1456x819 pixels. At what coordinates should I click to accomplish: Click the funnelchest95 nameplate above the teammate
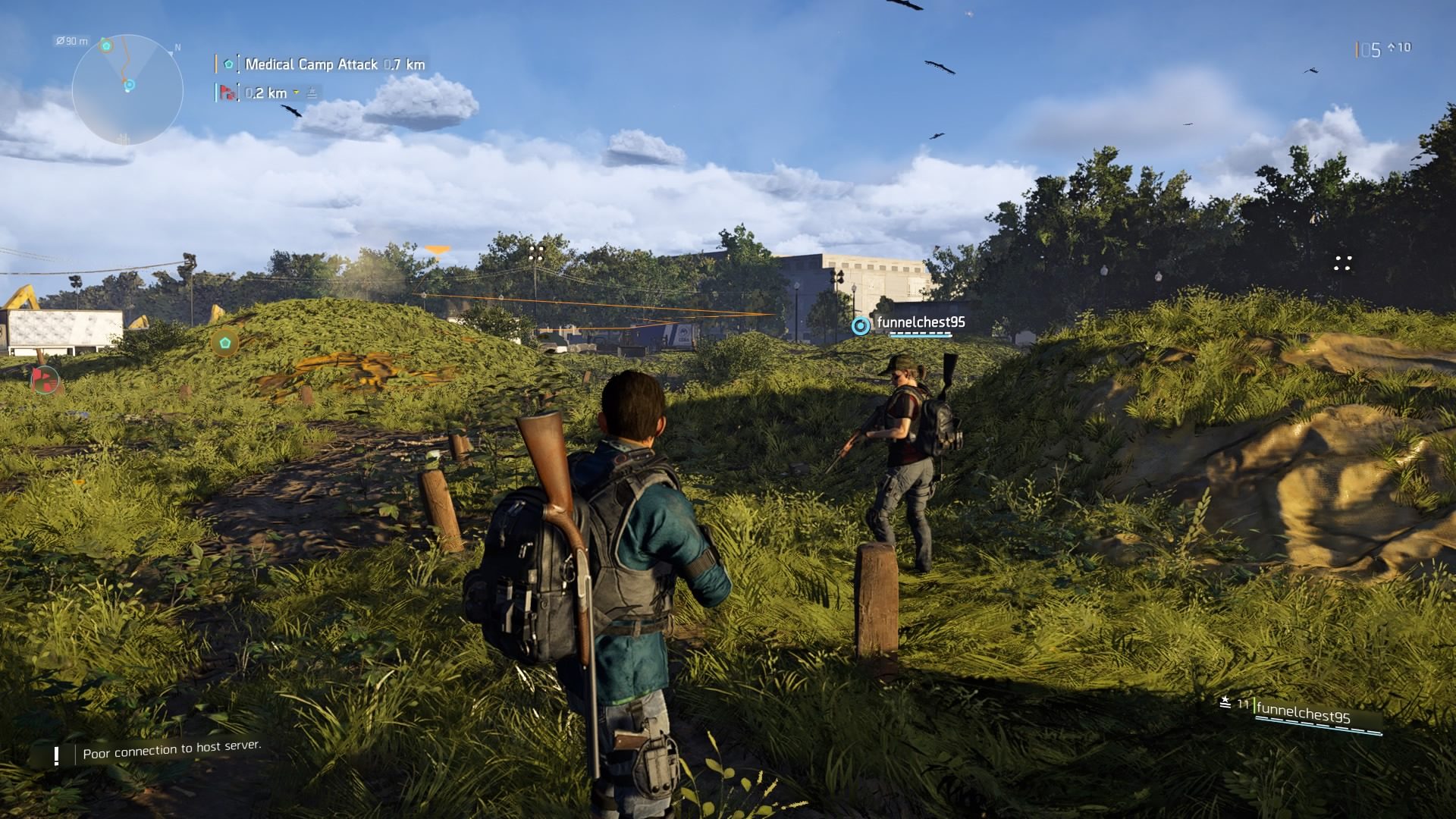click(920, 323)
